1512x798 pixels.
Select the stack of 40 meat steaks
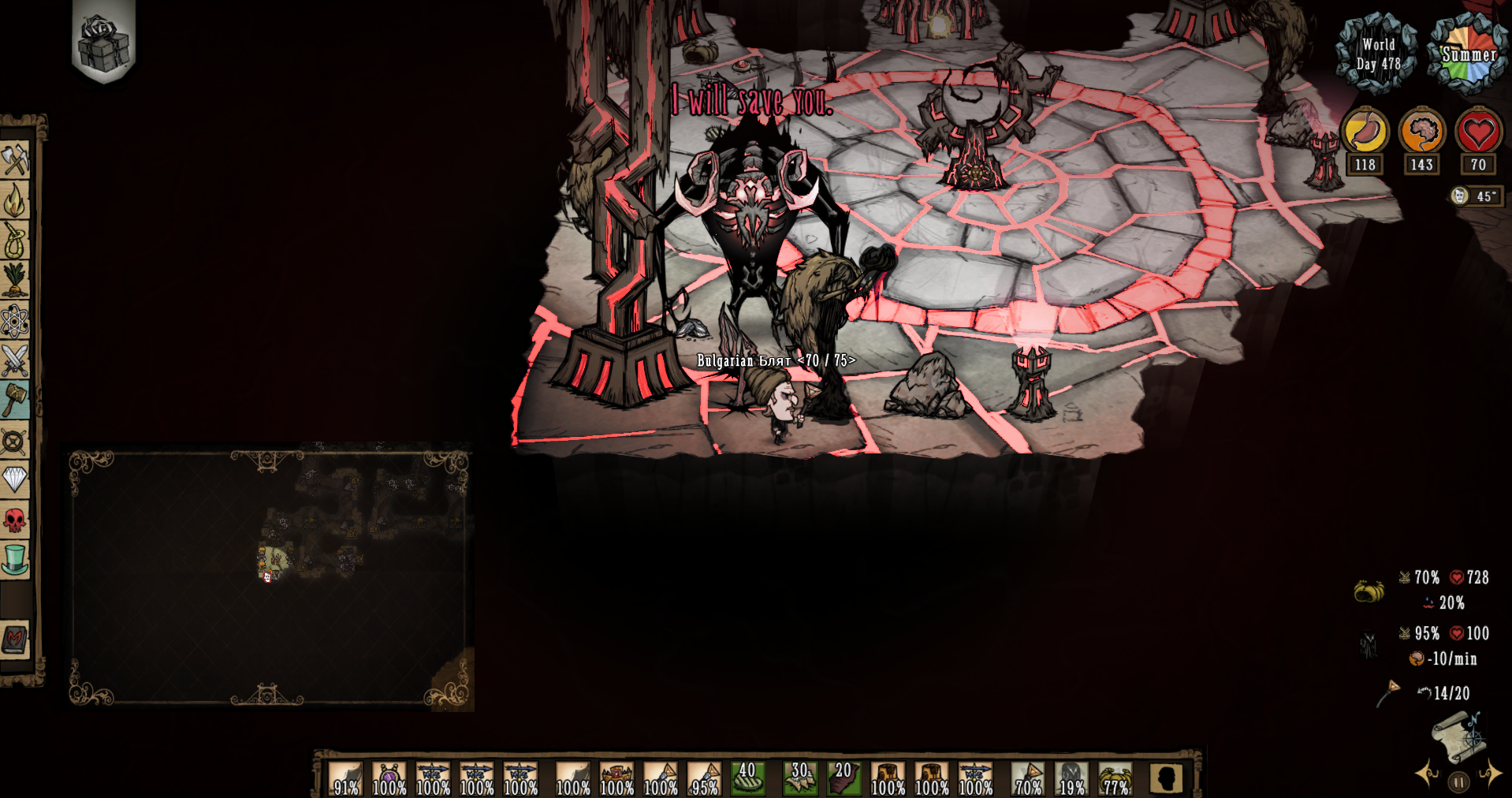click(x=747, y=777)
